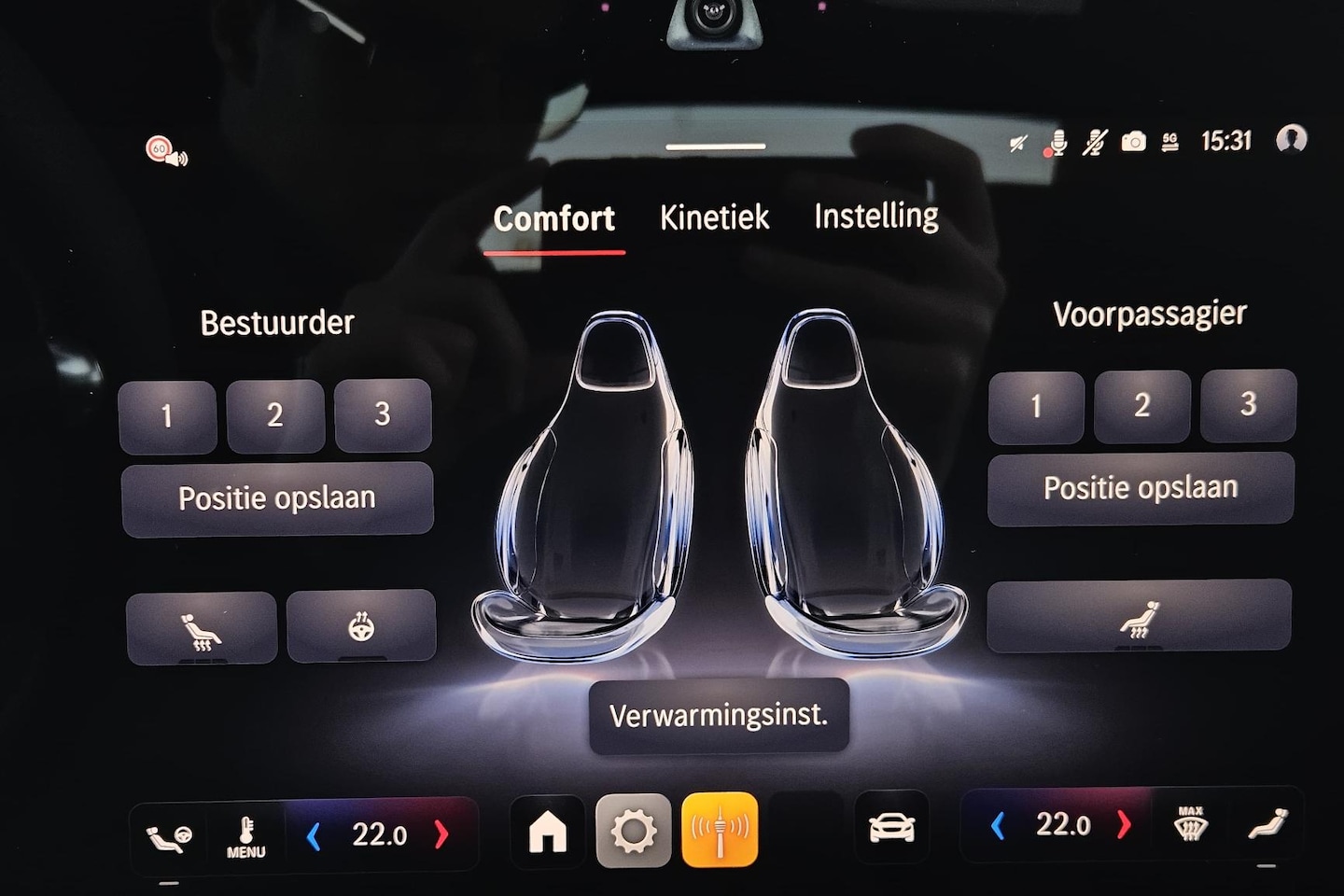
Task: Open the orange tower app icon
Action: click(x=720, y=829)
